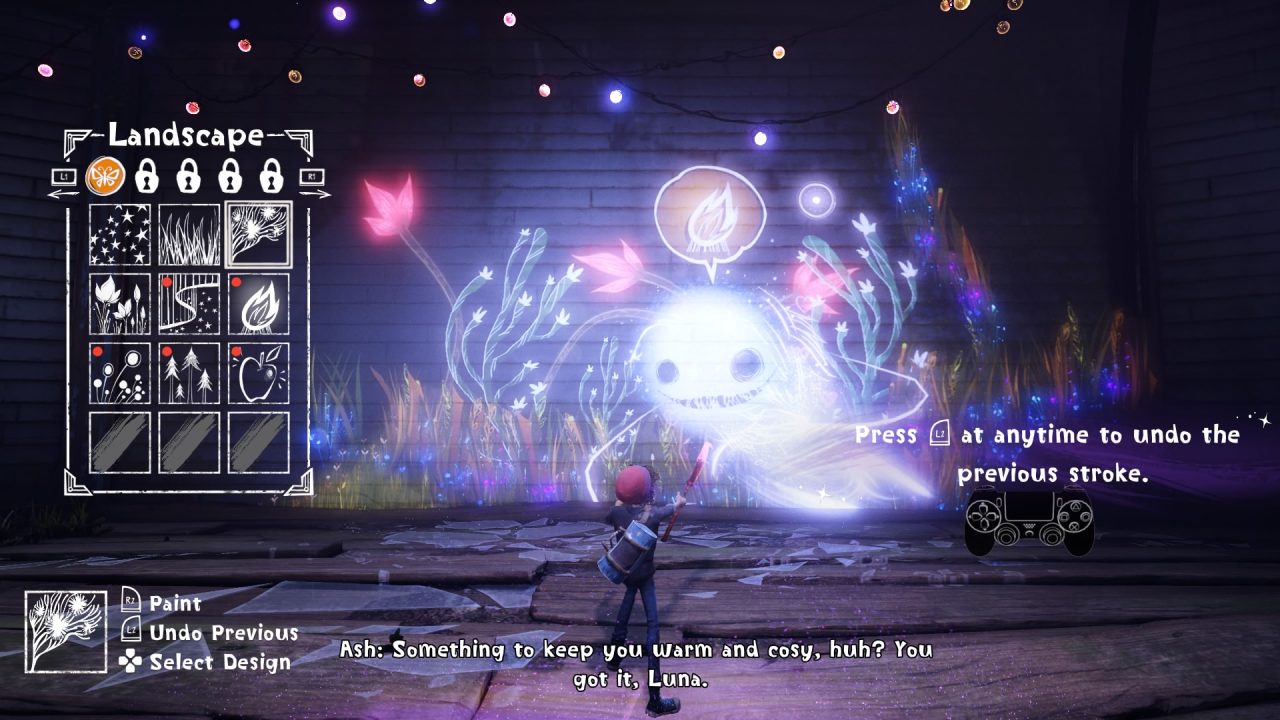The height and width of the screenshot is (720, 1280).
Task: Select the campfire flame design tile
Action: (258, 304)
